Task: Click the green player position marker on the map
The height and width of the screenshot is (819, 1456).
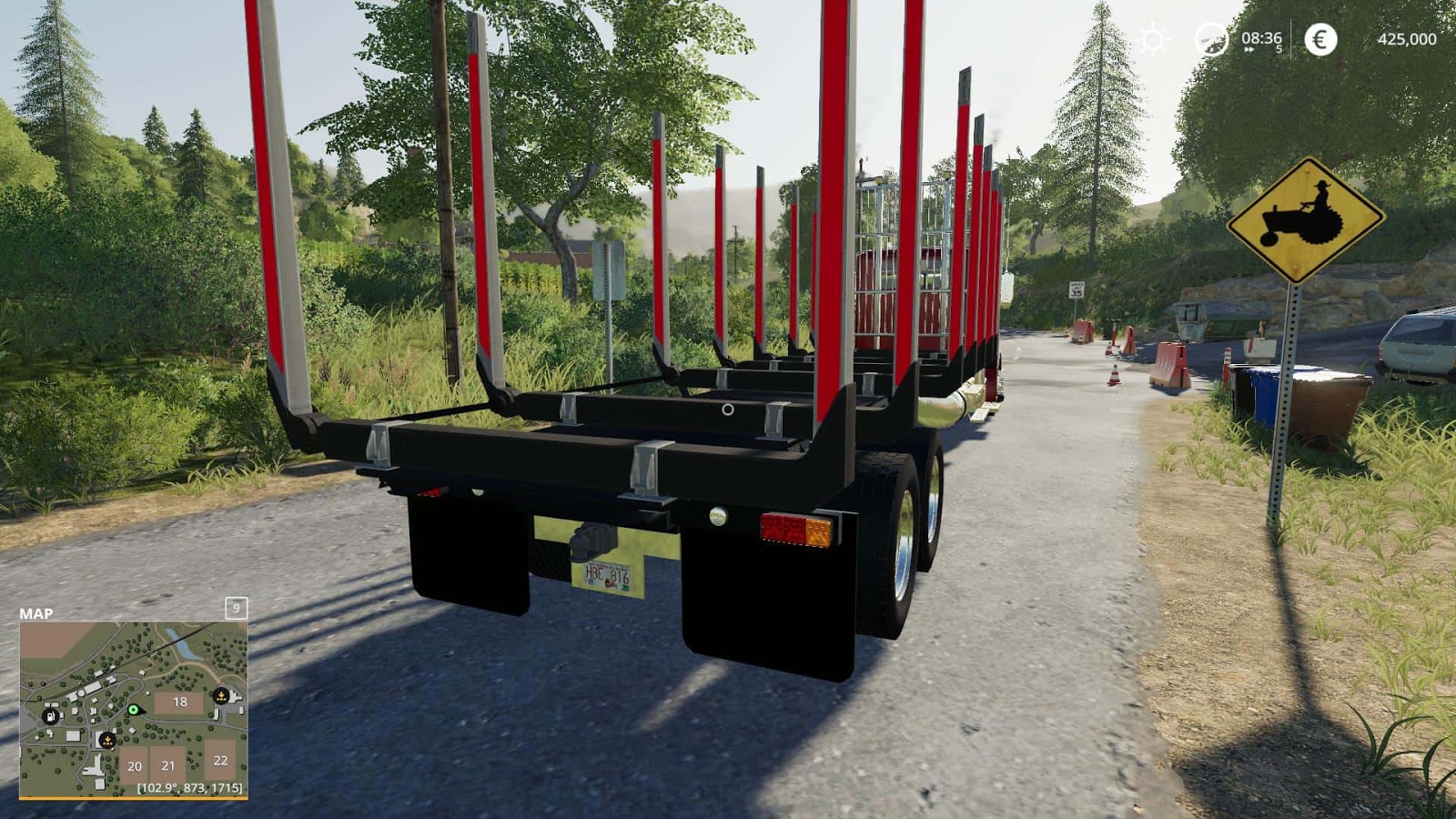Action: pos(134,710)
